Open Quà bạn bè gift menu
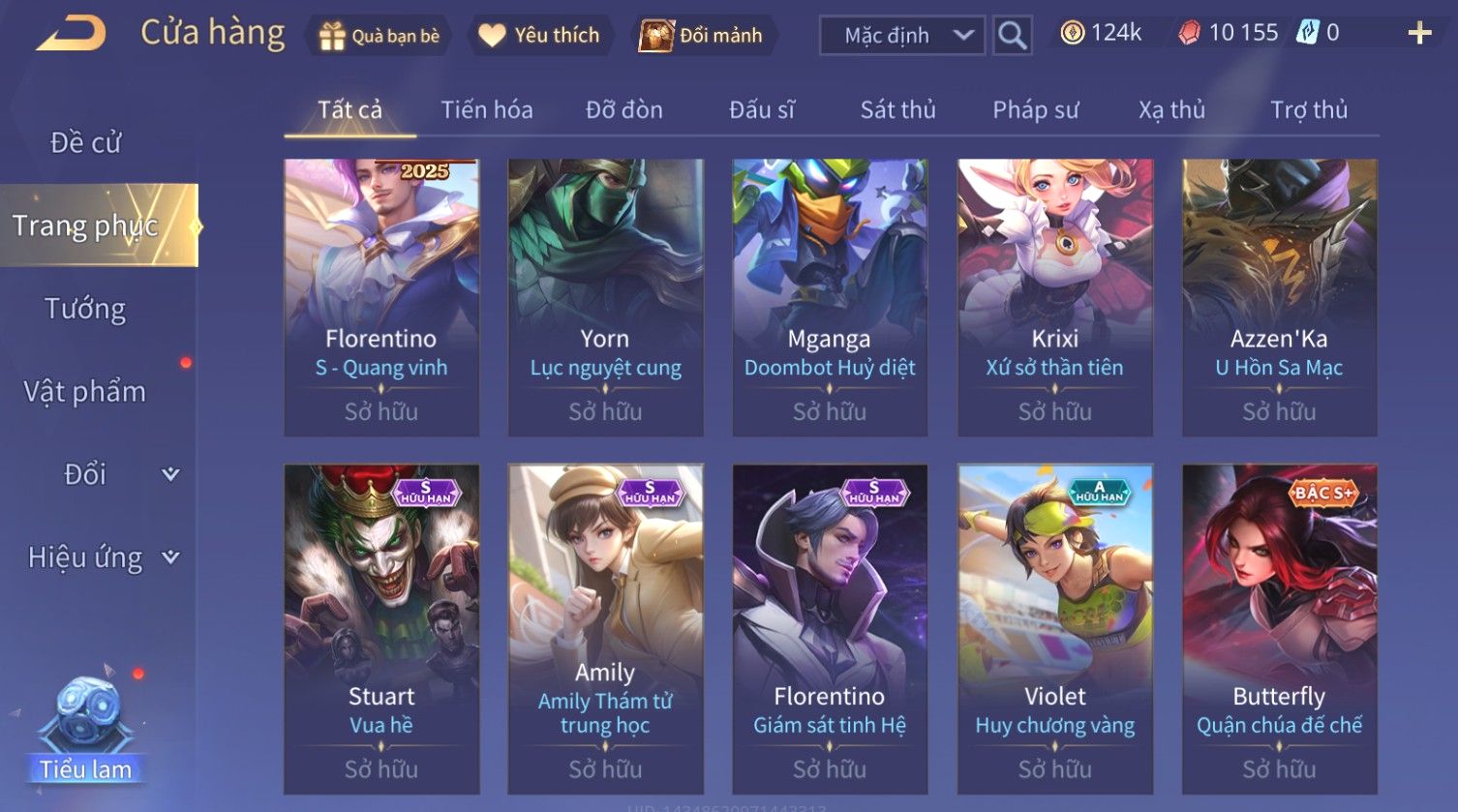 (x=380, y=36)
